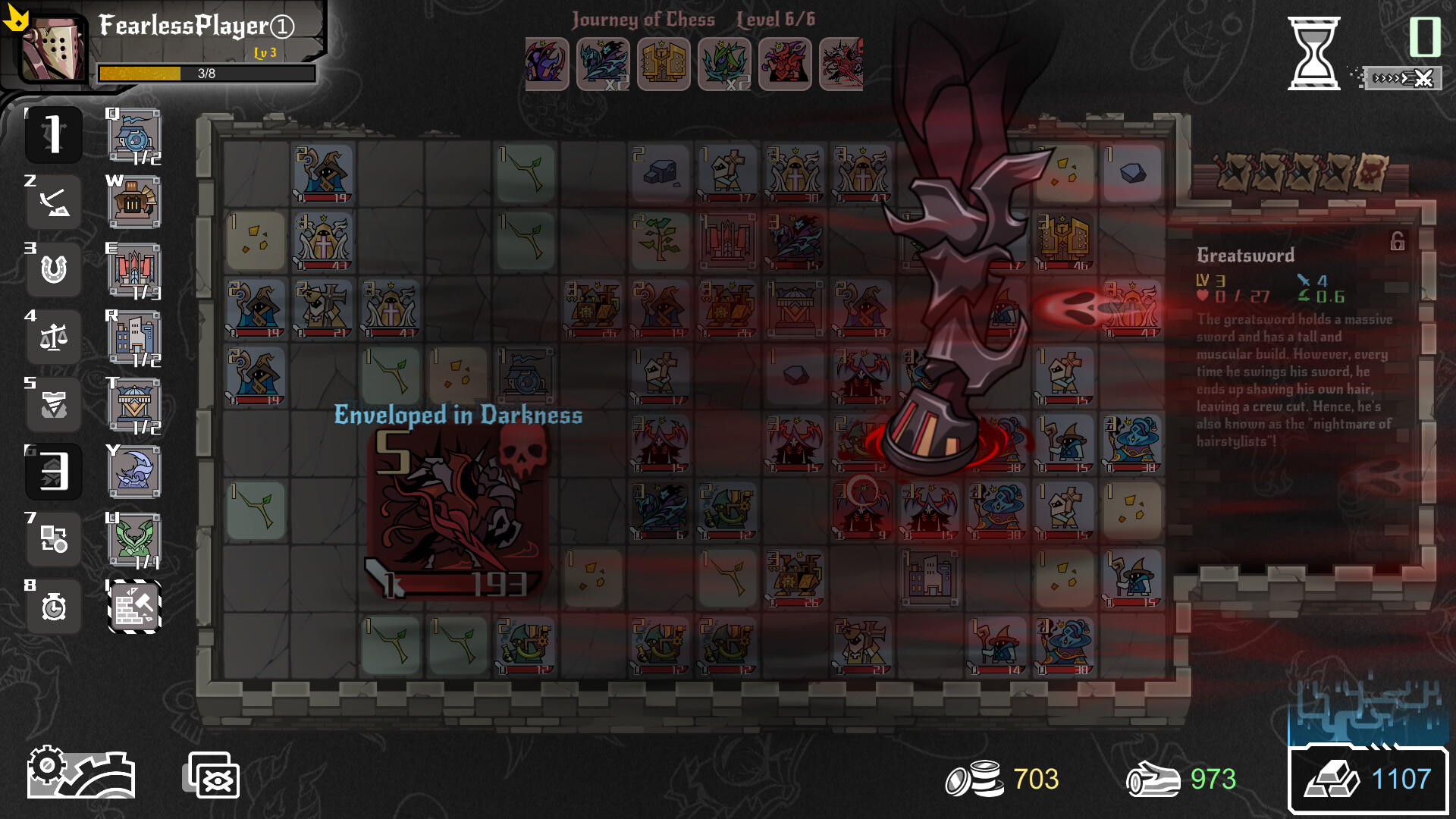Select the castle card showing 1/3 in slot E
Screen dimensions: 1456x819
click(133, 269)
